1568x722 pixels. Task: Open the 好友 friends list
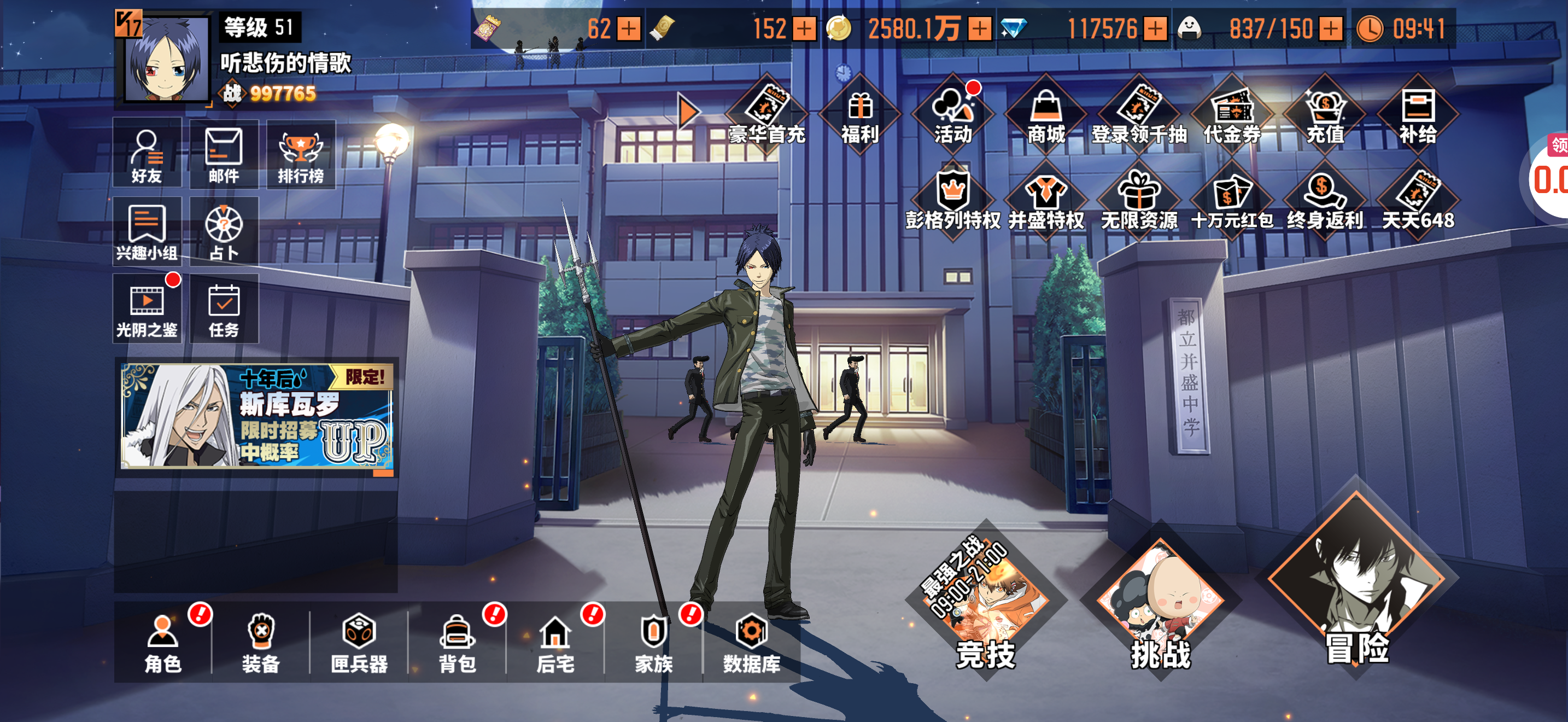[x=147, y=155]
